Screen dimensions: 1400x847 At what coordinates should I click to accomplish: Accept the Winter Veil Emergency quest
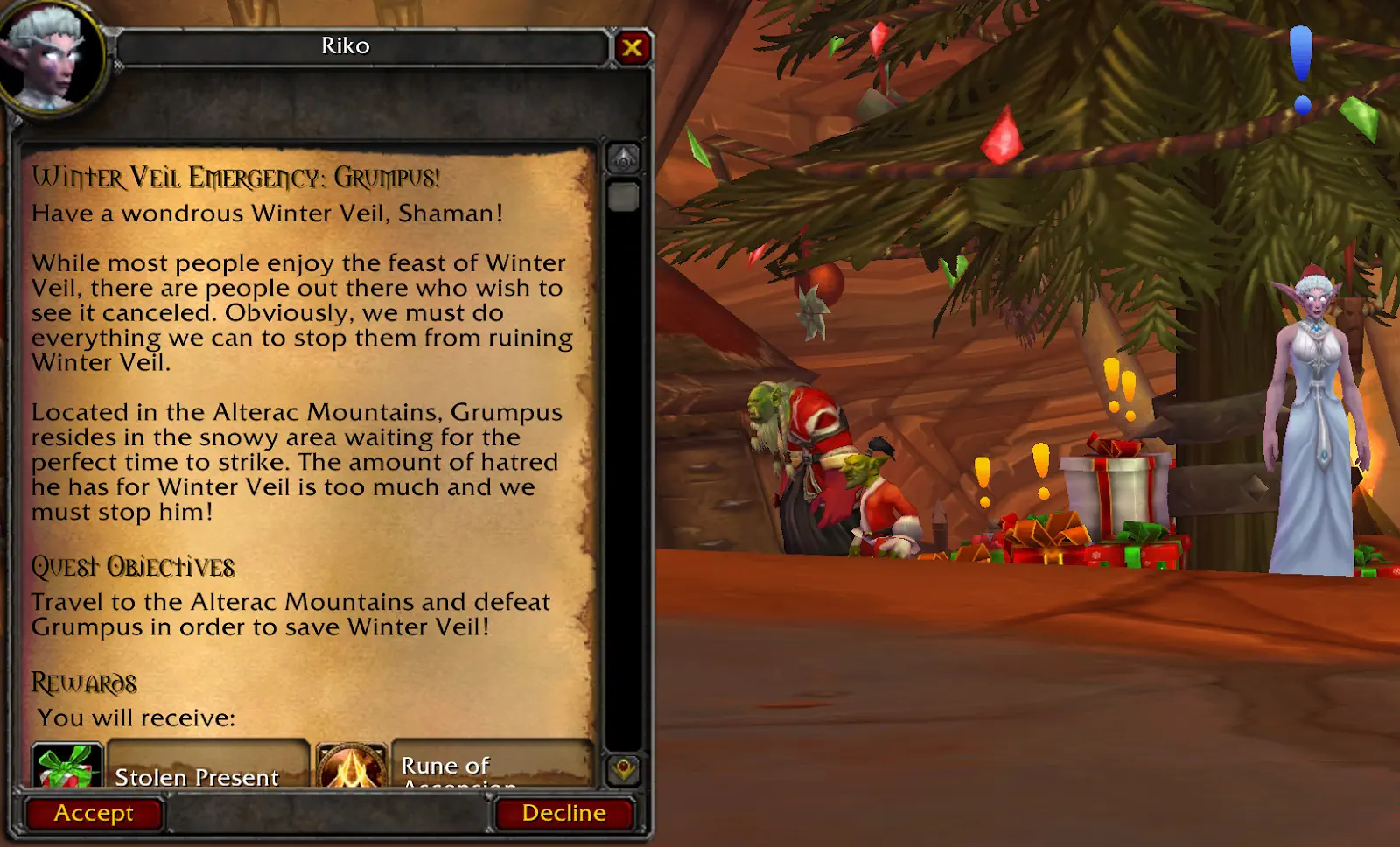[94, 814]
